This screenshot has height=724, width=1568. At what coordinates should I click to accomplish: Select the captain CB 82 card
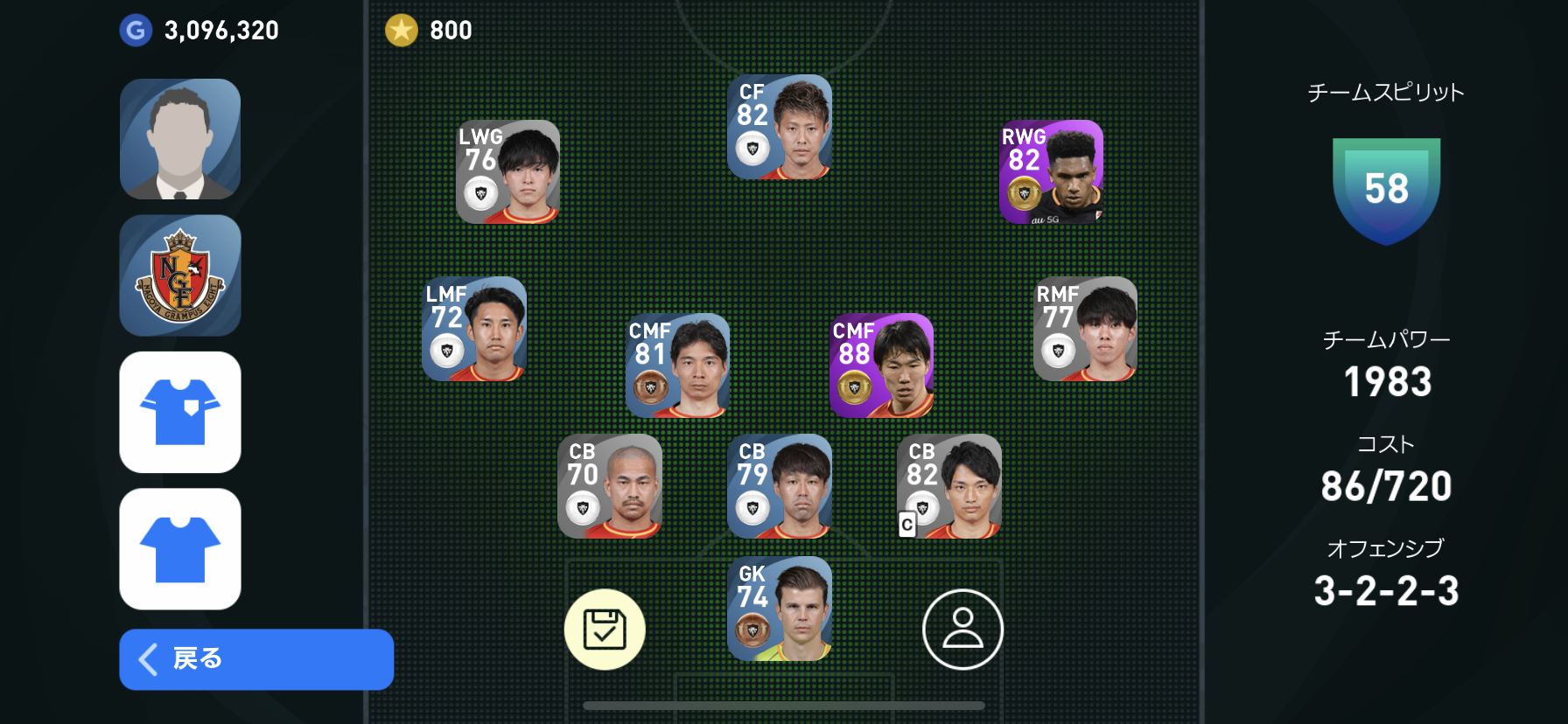[949, 486]
